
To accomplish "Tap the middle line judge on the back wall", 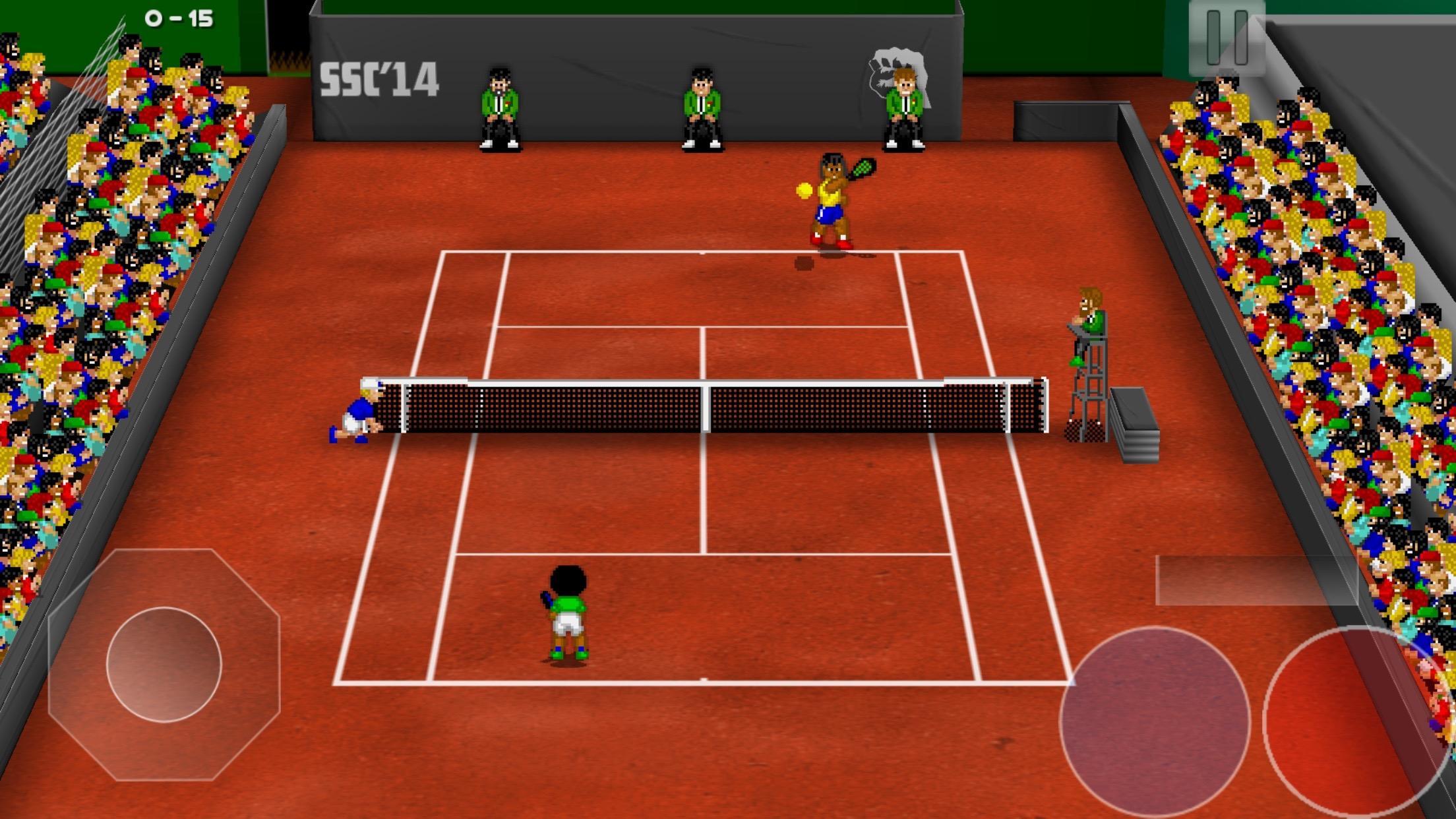I will (x=702, y=106).
